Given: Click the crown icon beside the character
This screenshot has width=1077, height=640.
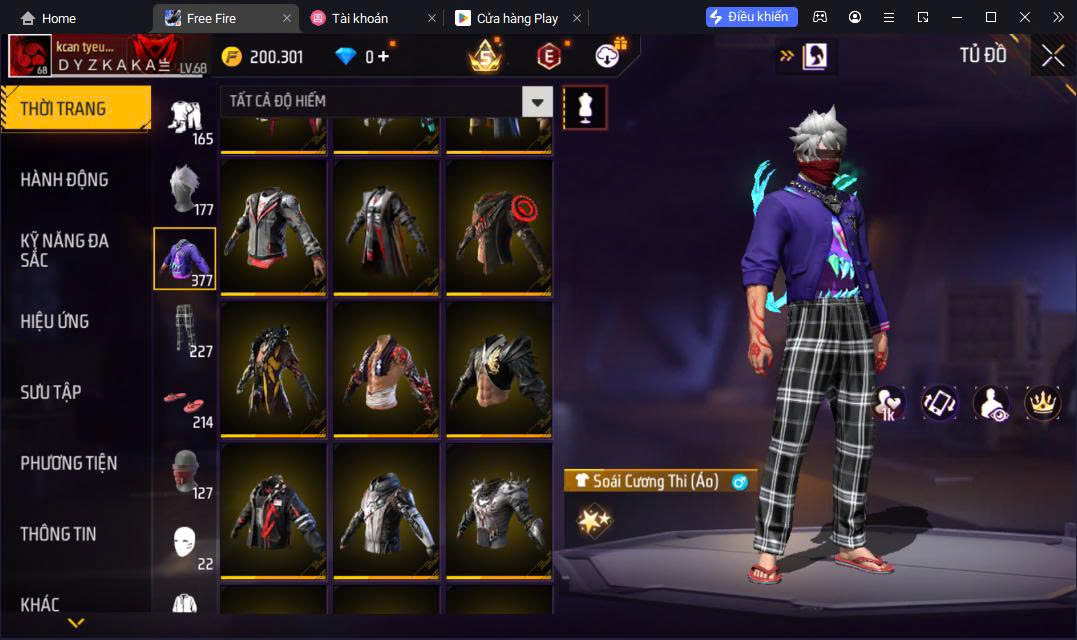Looking at the screenshot, I should [1042, 402].
